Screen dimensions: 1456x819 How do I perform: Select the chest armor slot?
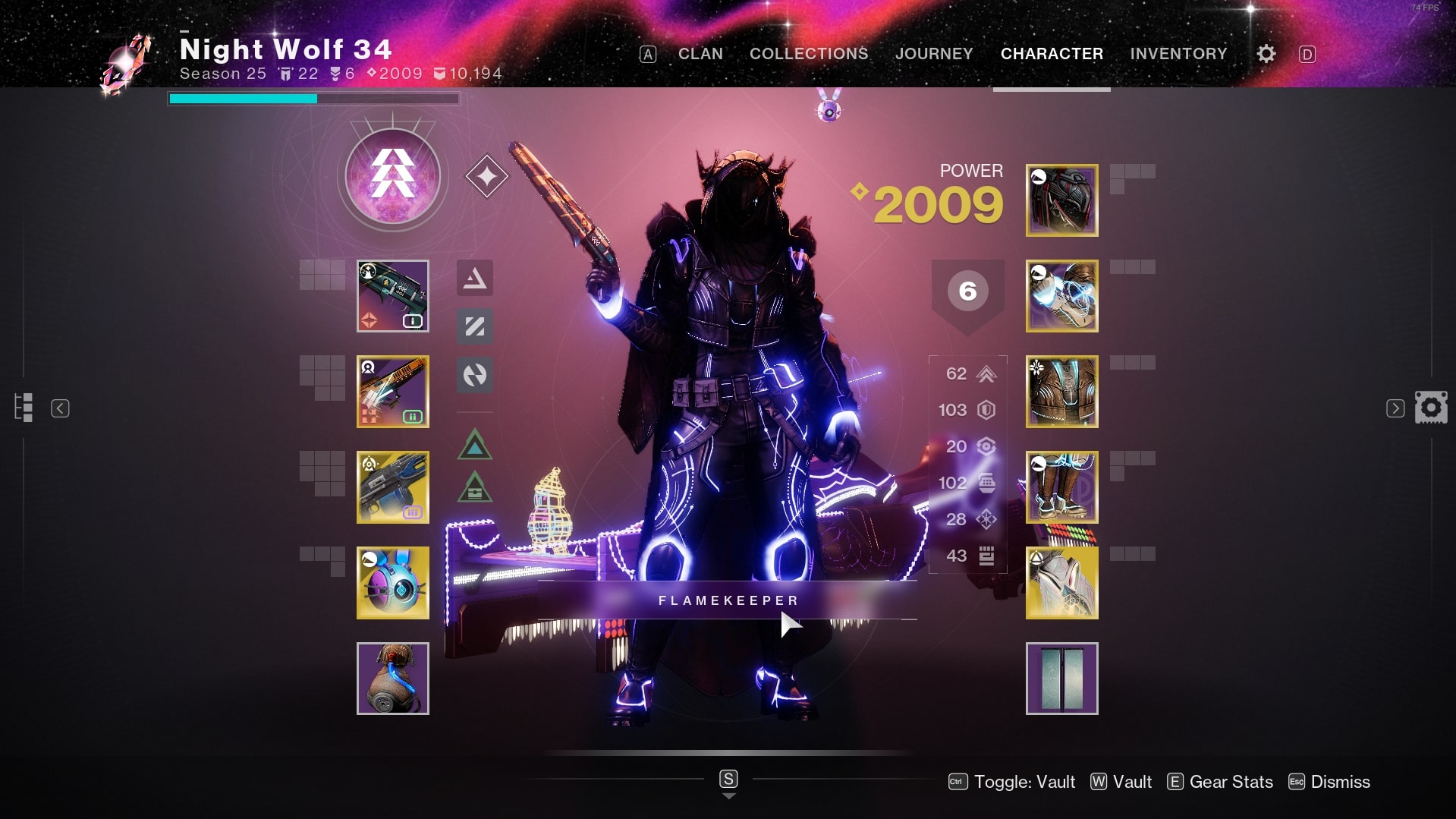(1061, 392)
